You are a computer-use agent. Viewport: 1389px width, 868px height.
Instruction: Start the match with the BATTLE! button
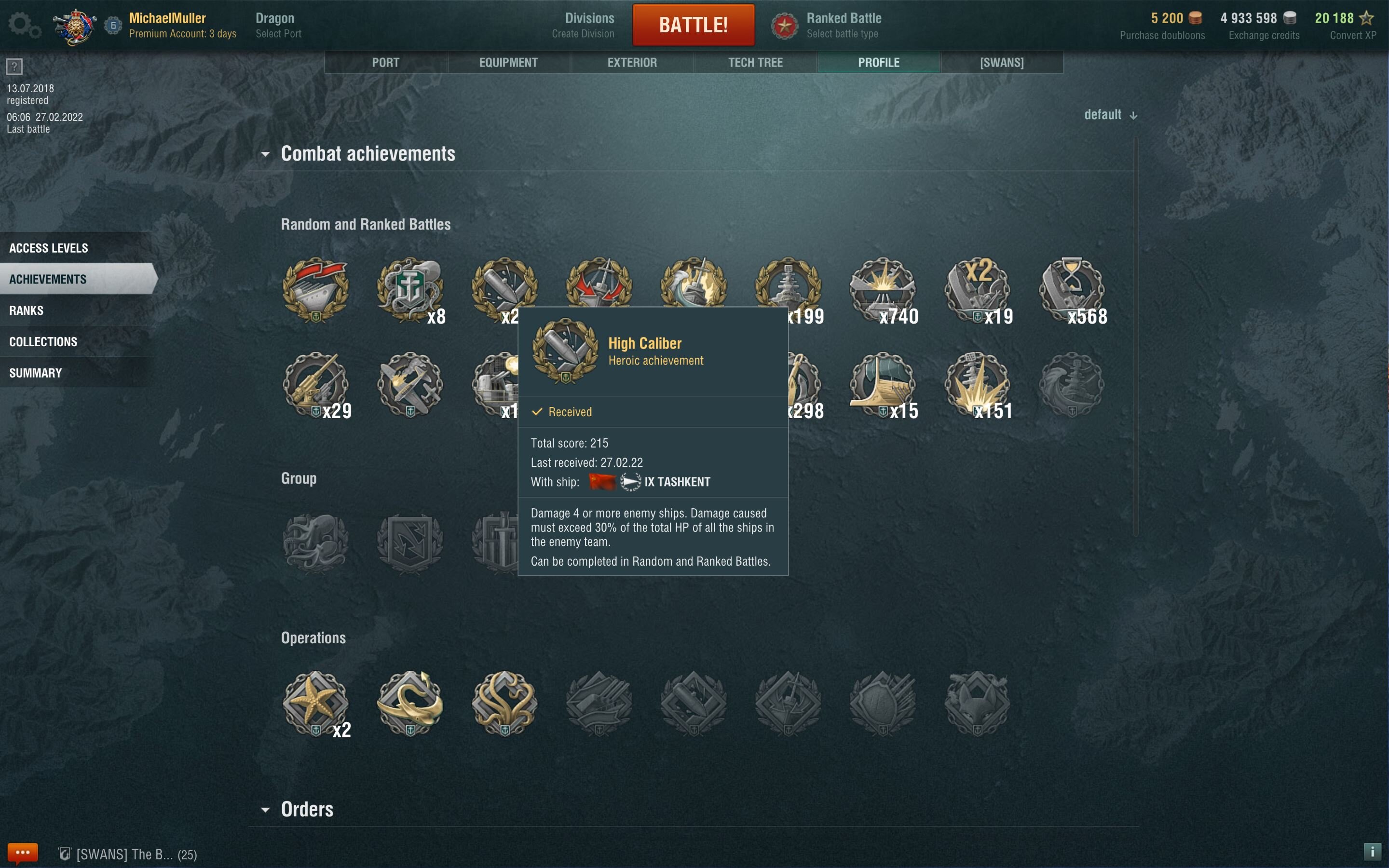(693, 25)
